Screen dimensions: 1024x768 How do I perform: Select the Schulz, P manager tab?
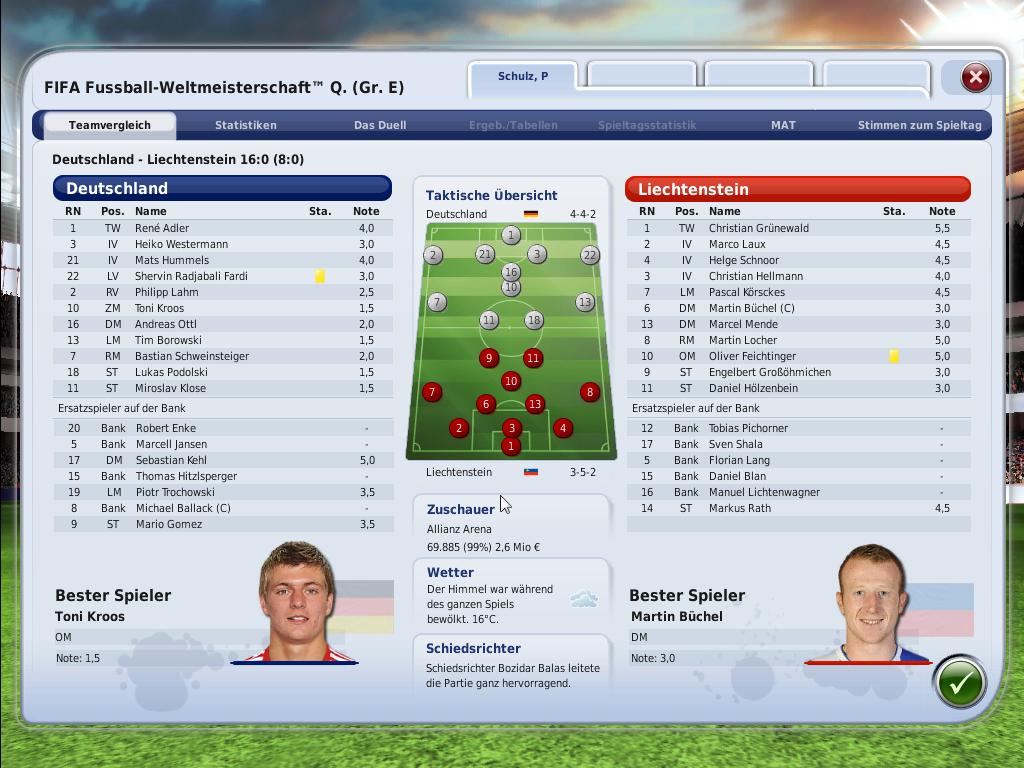point(523,76)
